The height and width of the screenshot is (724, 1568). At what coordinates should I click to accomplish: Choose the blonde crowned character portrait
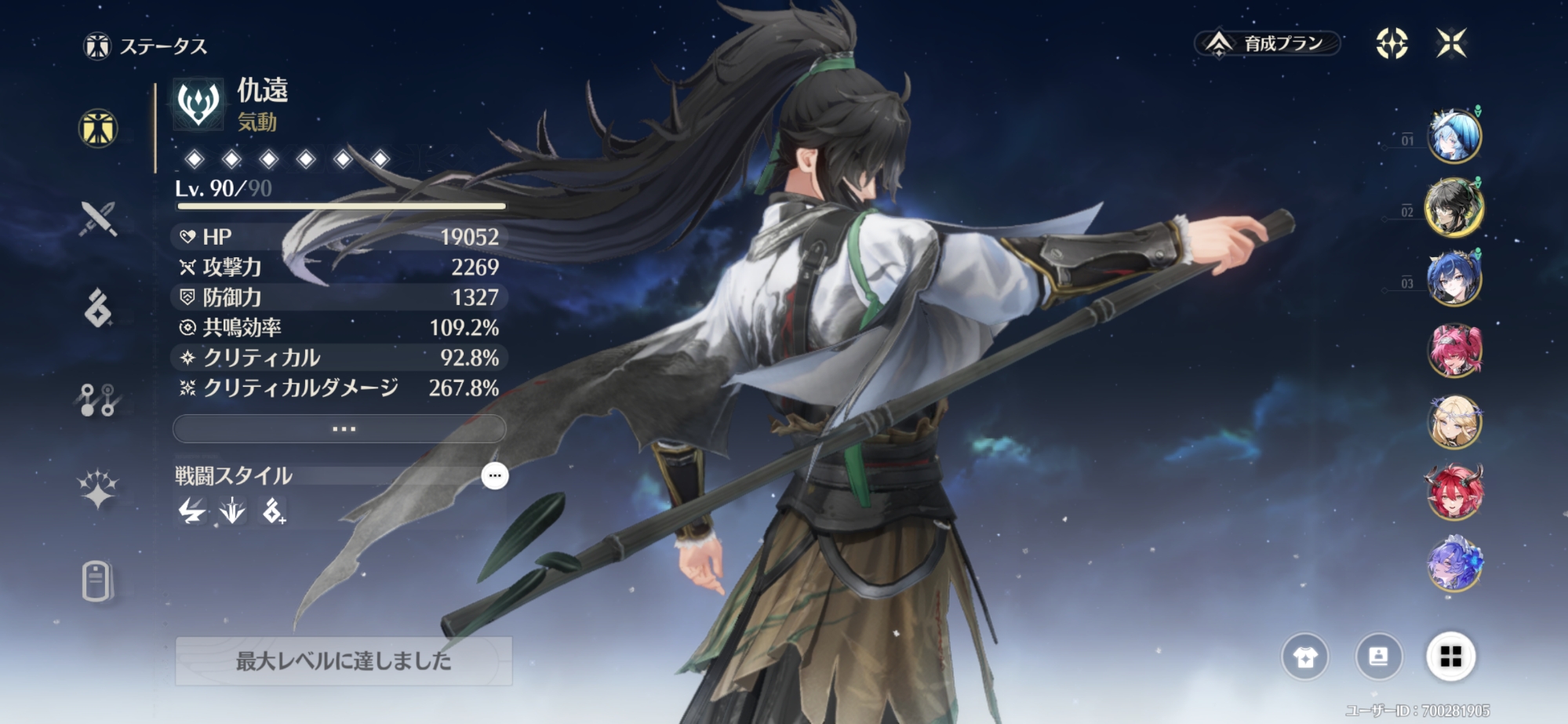point(1453,421)
